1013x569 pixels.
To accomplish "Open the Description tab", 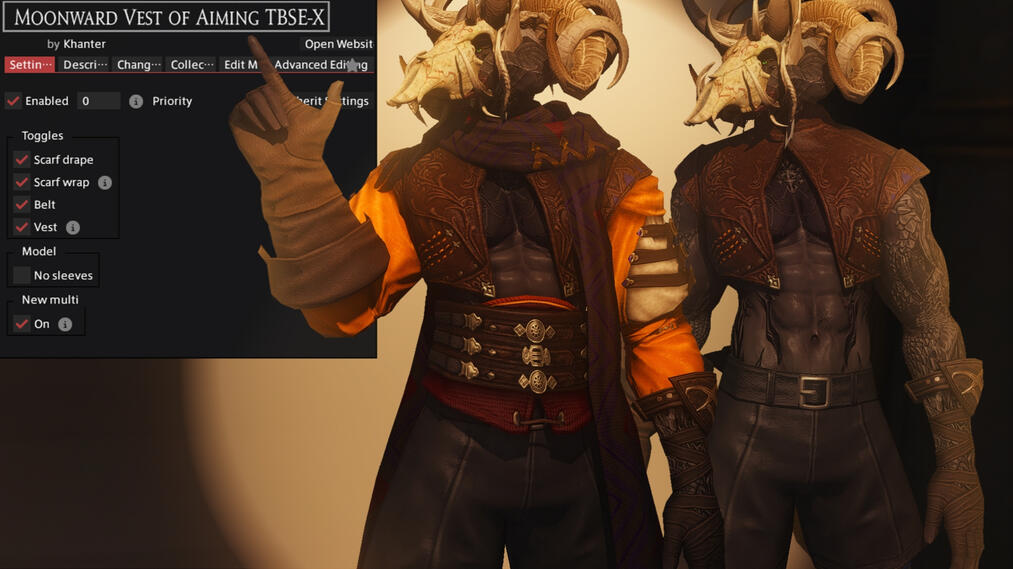I will coord(84,65).
